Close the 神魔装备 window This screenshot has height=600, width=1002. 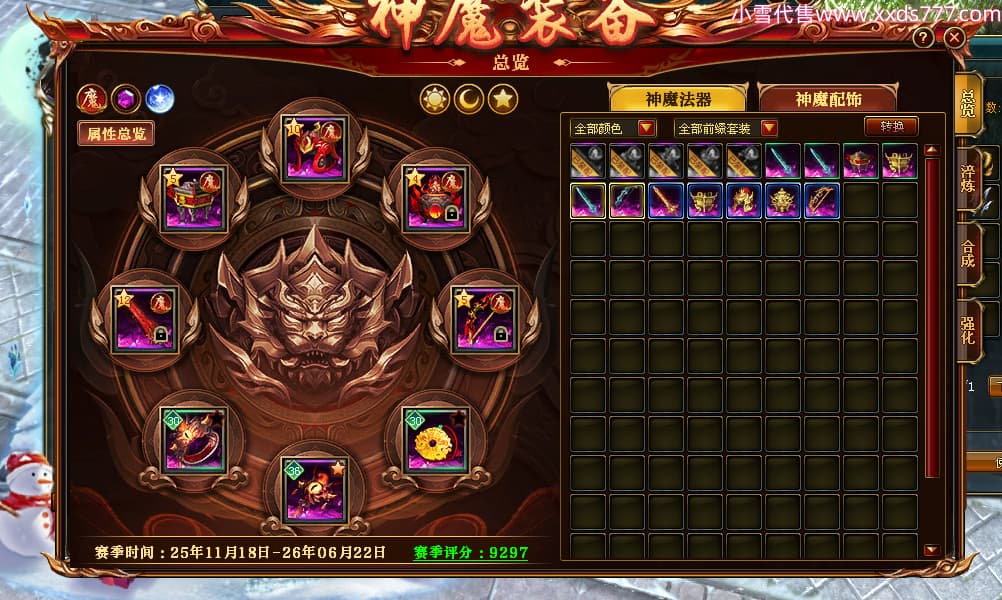[x=954, y=38]
